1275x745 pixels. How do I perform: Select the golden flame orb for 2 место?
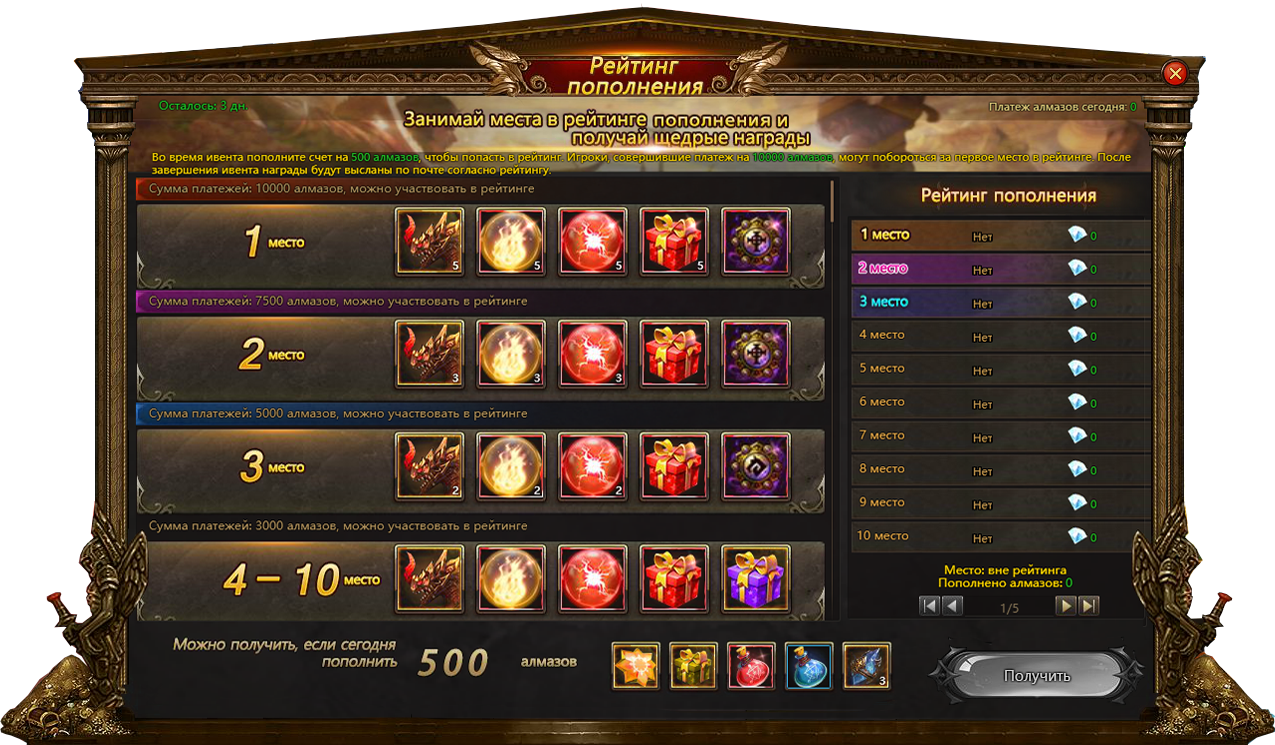coord(511,354)
